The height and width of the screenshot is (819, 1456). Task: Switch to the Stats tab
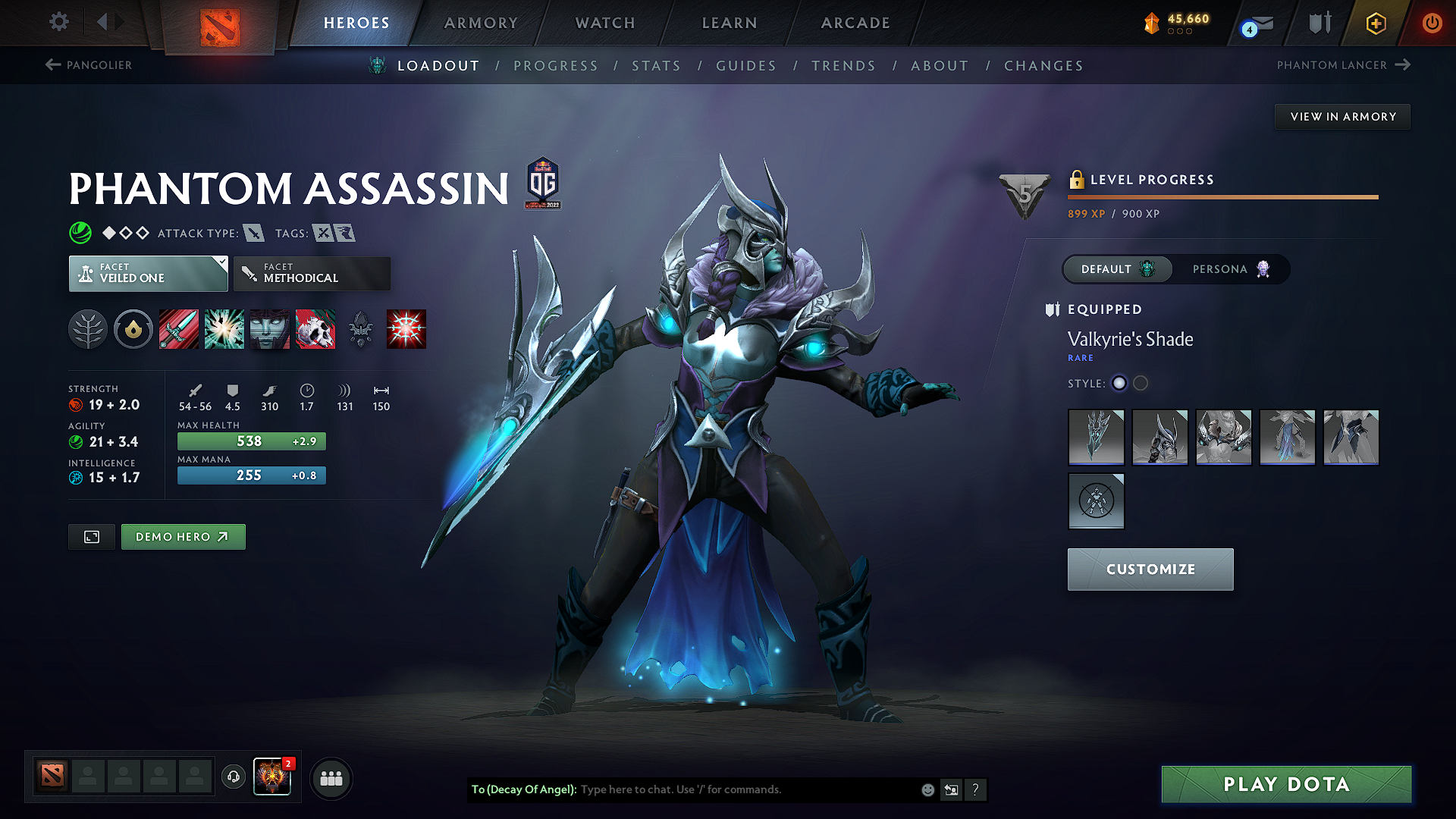click(657, 66)
